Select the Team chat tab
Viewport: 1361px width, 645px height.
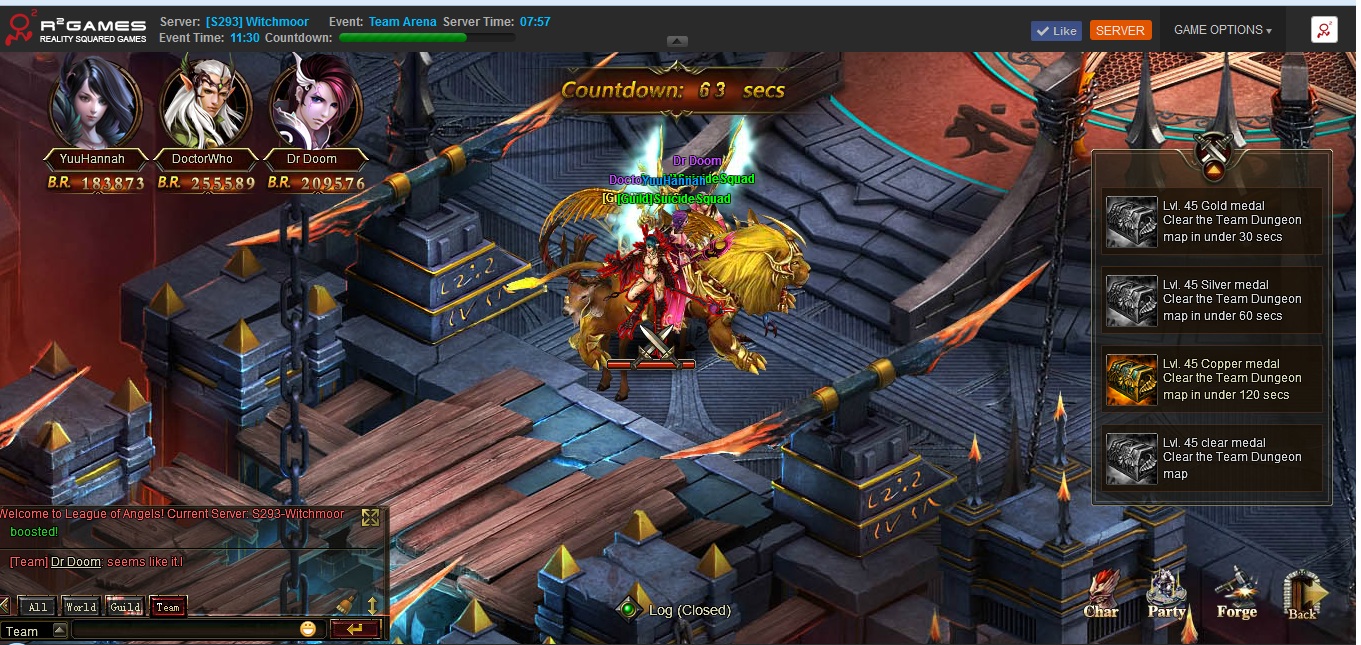pyautogui.click(x=168, y=606)
